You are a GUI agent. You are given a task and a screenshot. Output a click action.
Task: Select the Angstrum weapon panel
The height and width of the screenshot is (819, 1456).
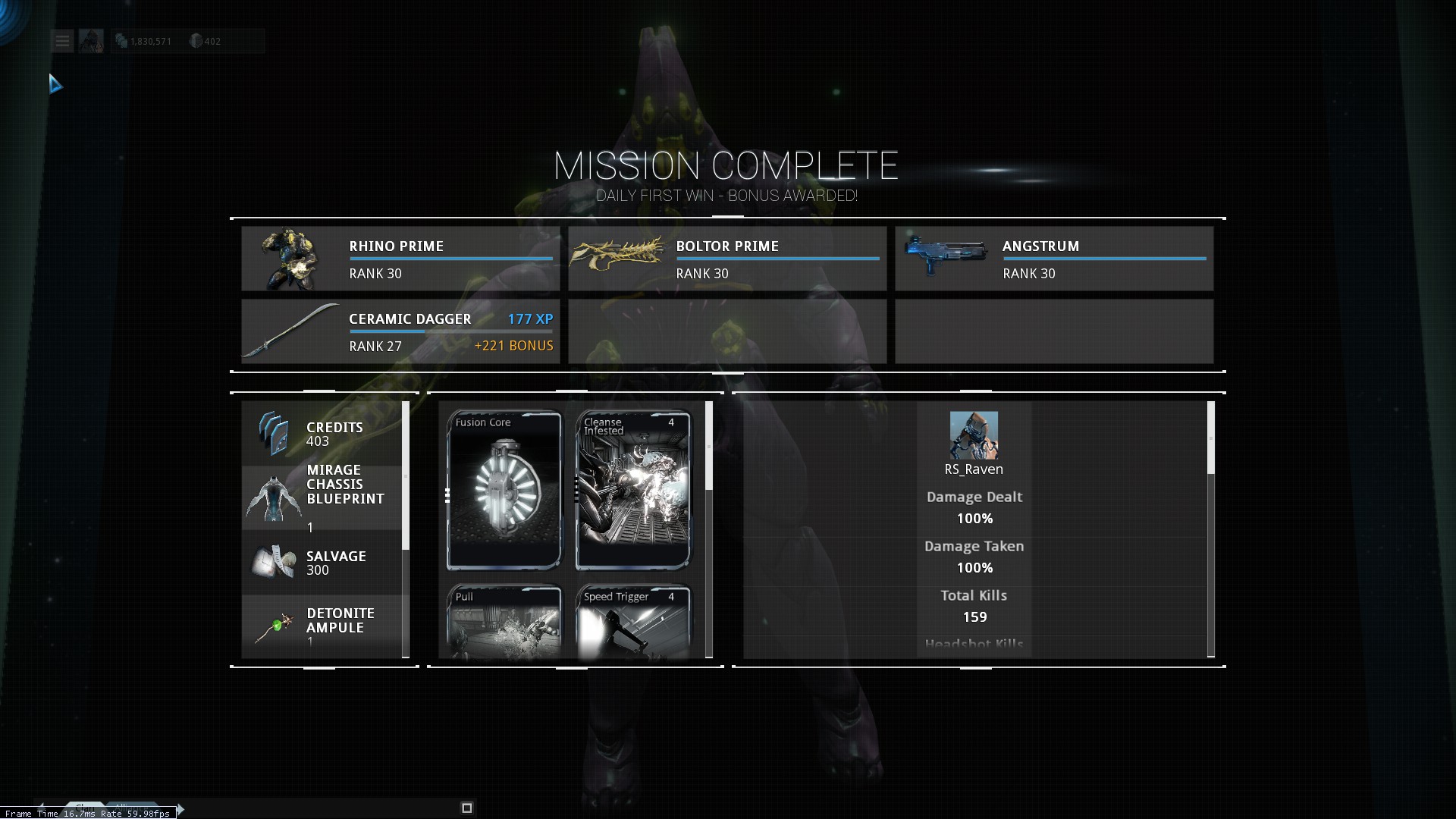1054,259
